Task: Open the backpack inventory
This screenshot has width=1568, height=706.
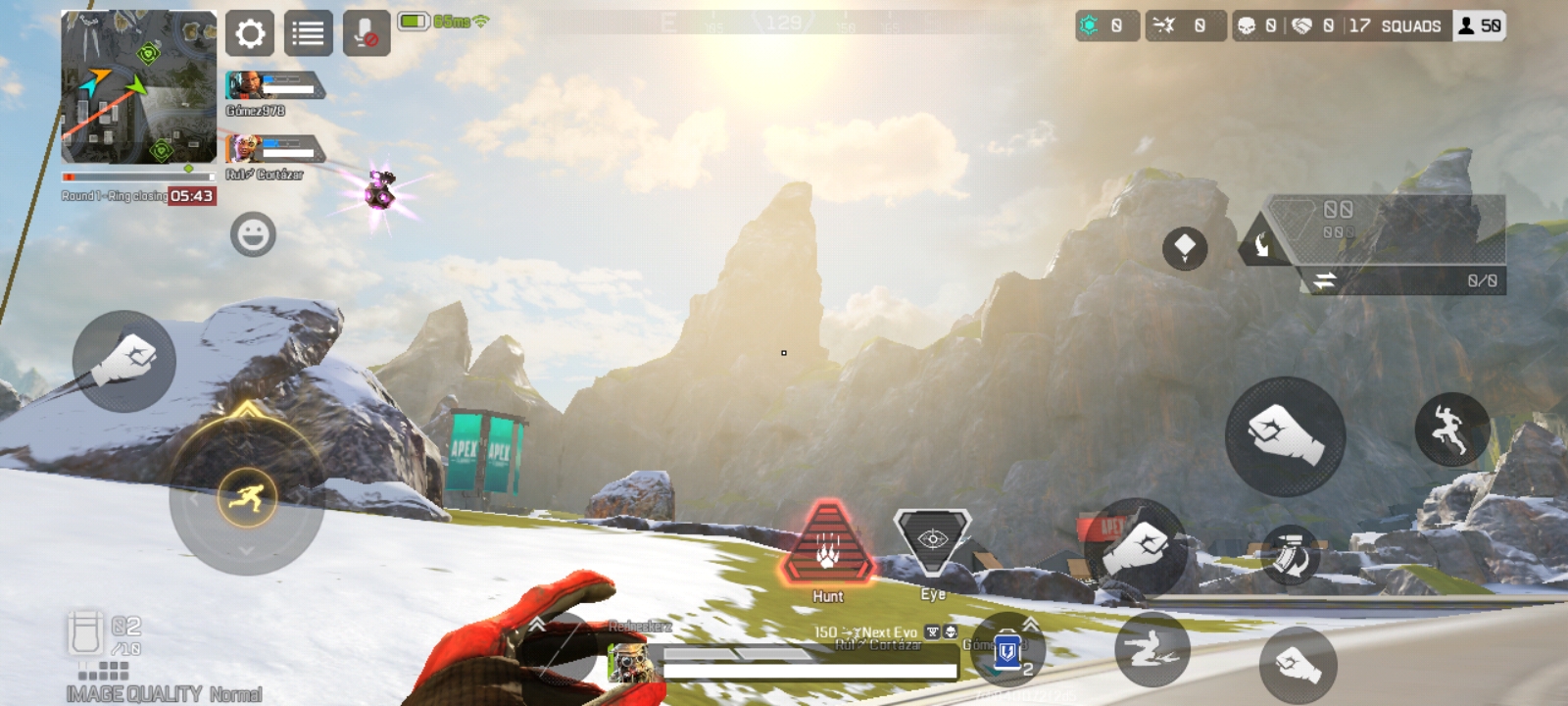Action: click(x=85, y=632)
